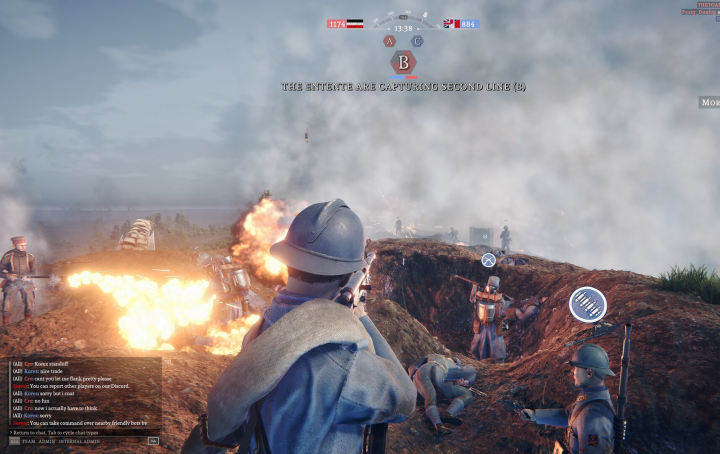Select objective A hexagon marker

tap(389, 42)
